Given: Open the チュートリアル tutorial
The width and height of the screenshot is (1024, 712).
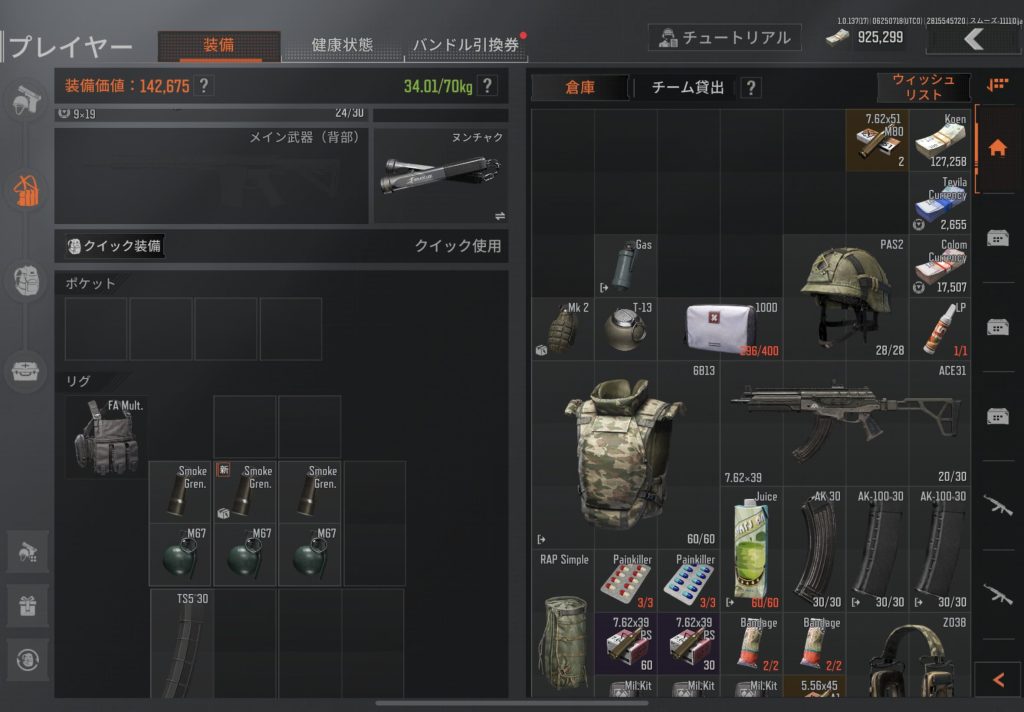Looking at the screenshot, I should click(724, 38).
